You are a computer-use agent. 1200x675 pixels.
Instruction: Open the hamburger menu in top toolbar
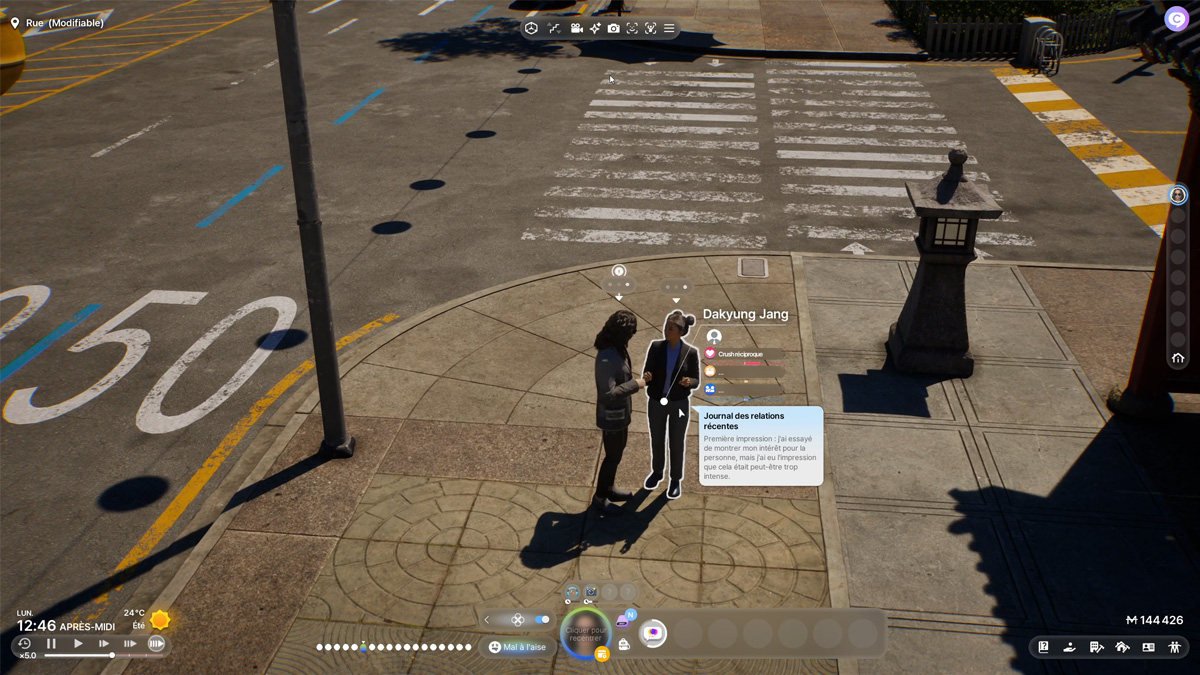[x=669, y=28]
